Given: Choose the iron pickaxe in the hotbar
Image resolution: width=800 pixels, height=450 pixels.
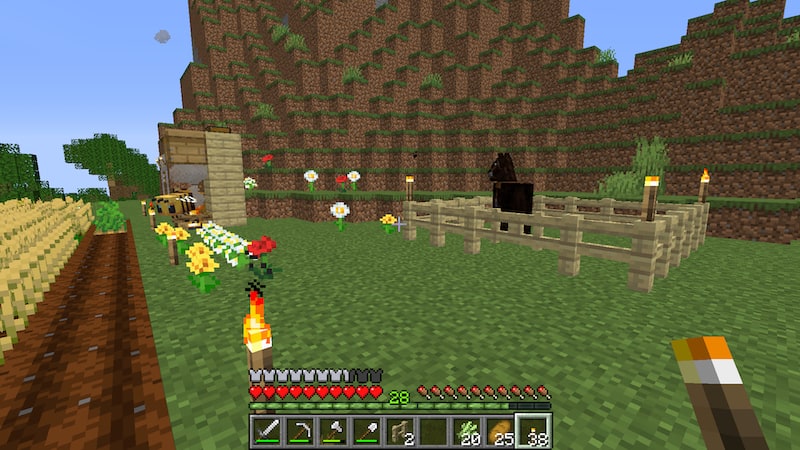Looking at the screenshot, I should point(299,431).
